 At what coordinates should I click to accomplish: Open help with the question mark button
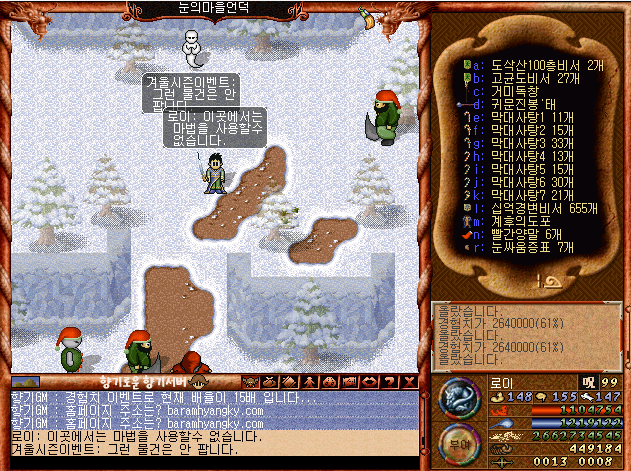pos(390,382)
